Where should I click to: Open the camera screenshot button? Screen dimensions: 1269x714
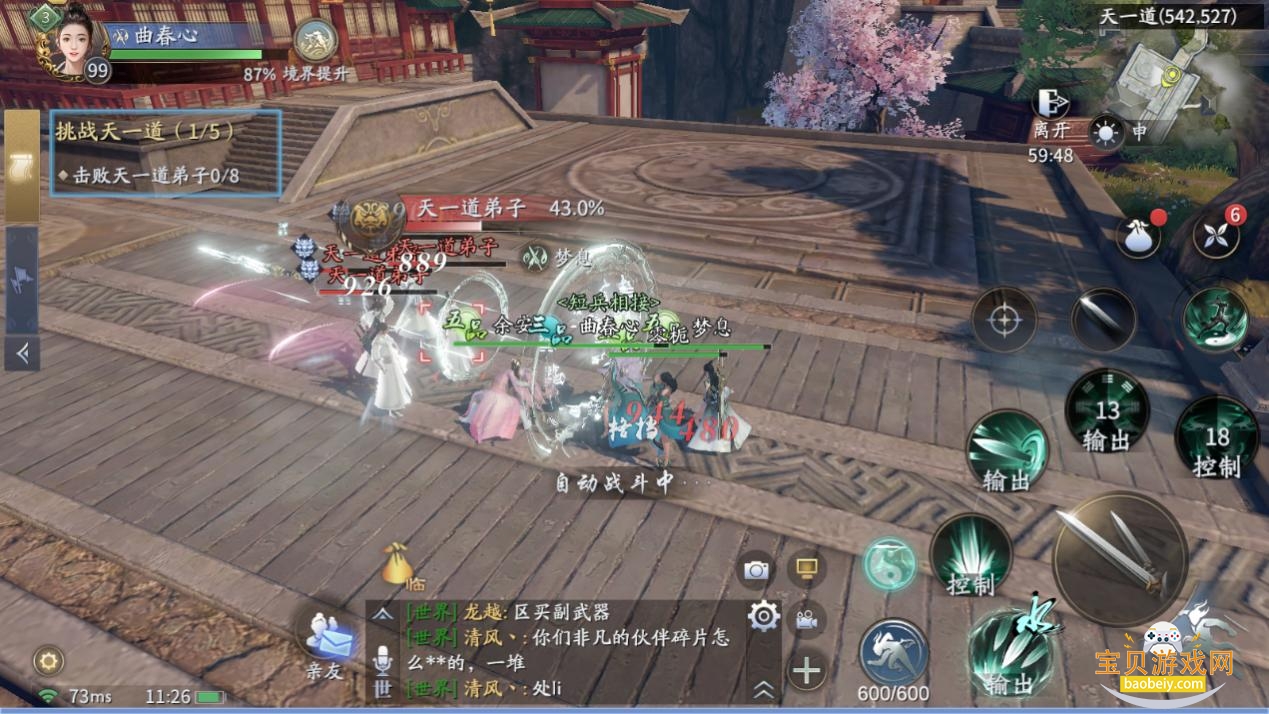756,570
